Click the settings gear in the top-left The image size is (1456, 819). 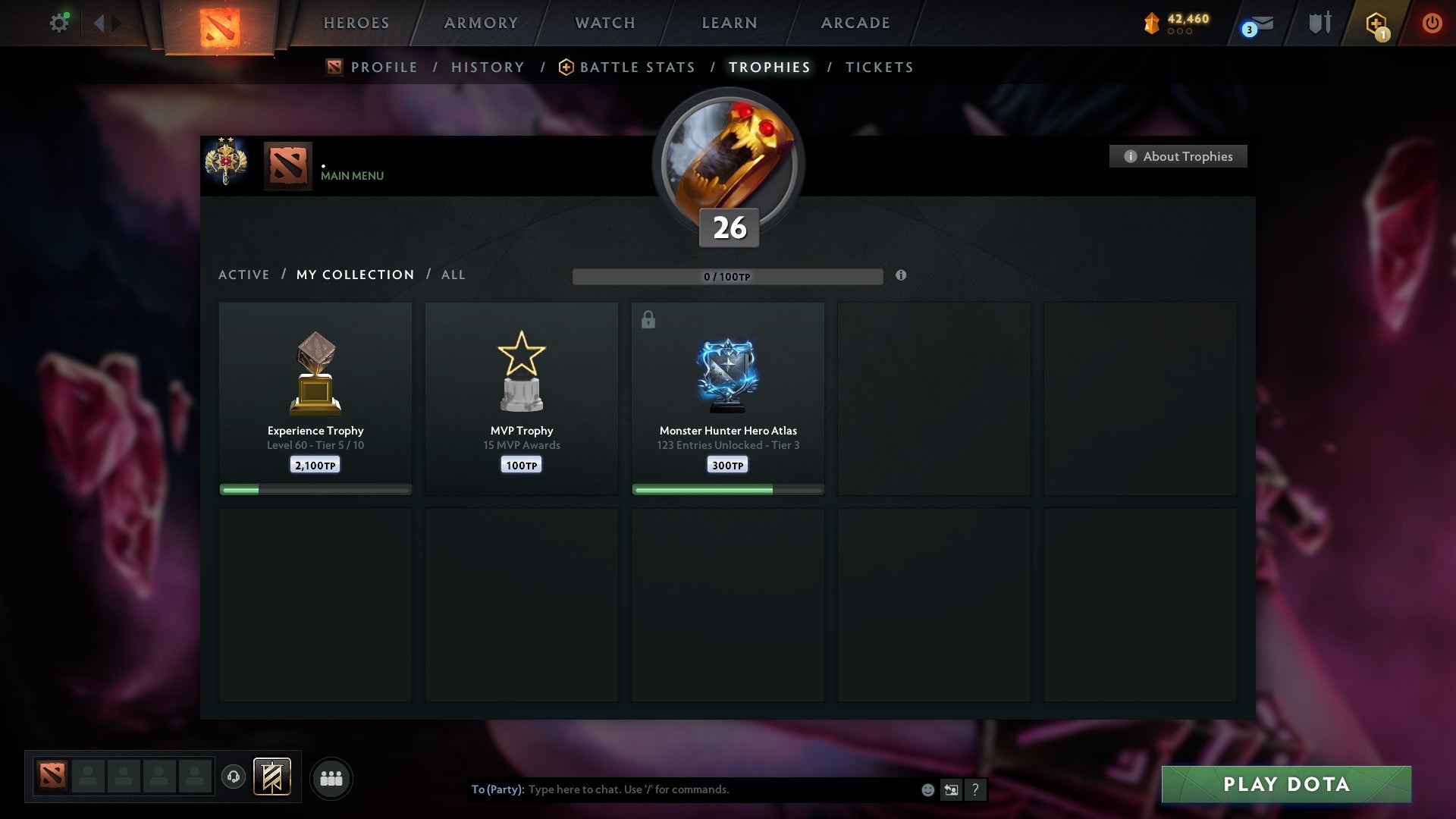coord(59,23)
